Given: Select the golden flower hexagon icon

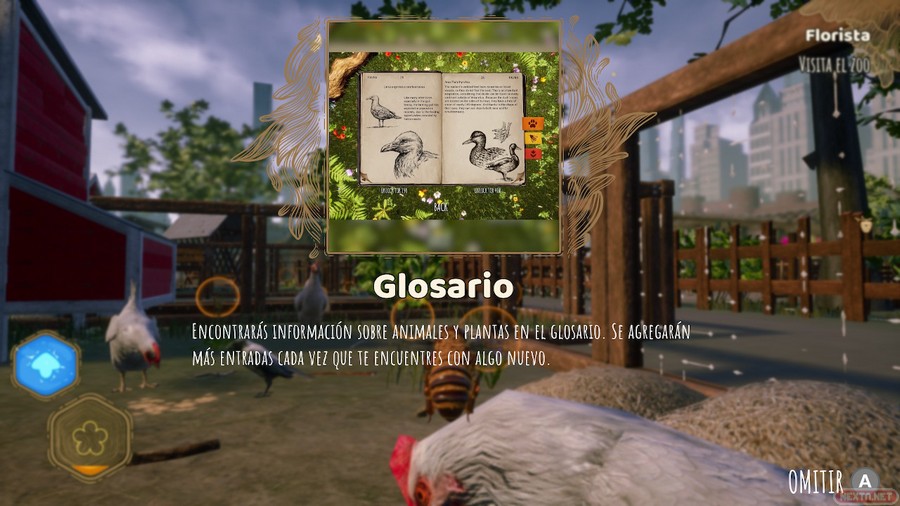Looking at the screenshot, I should point(90,436).
